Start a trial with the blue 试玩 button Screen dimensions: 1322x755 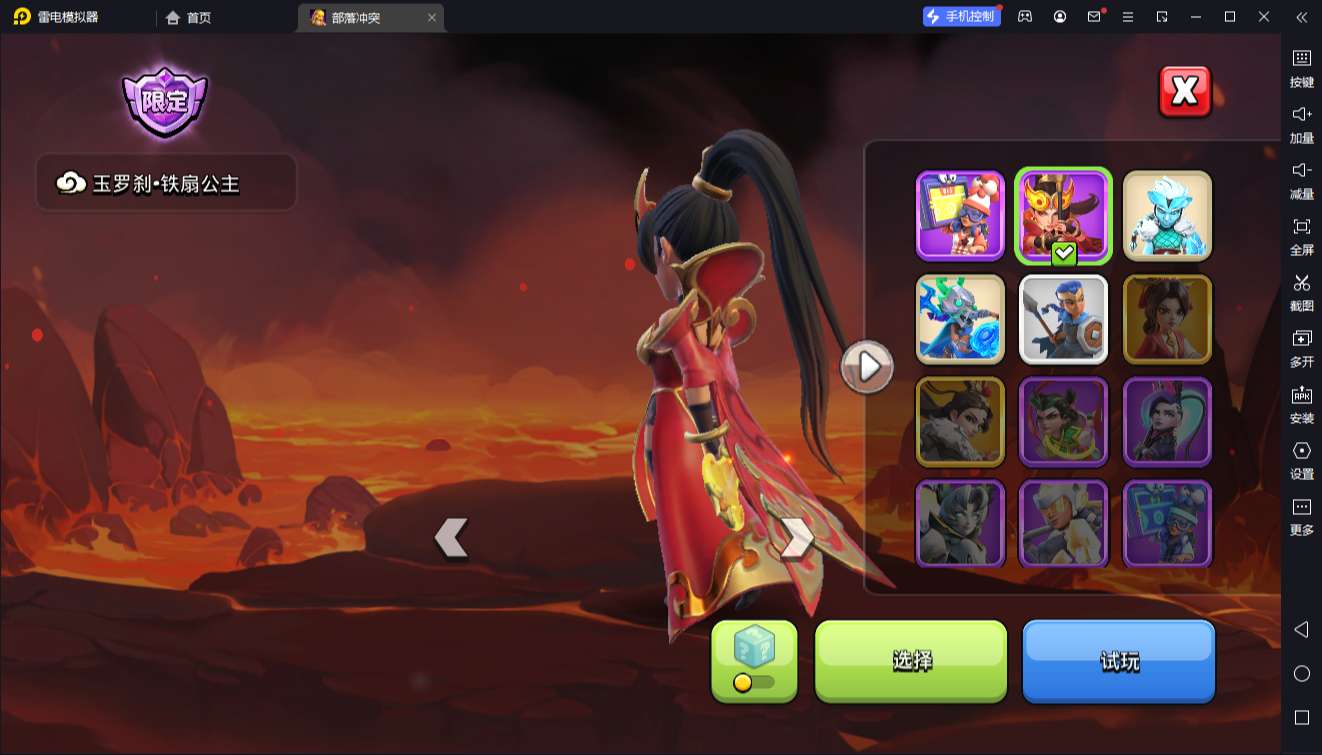[1118, 660]
